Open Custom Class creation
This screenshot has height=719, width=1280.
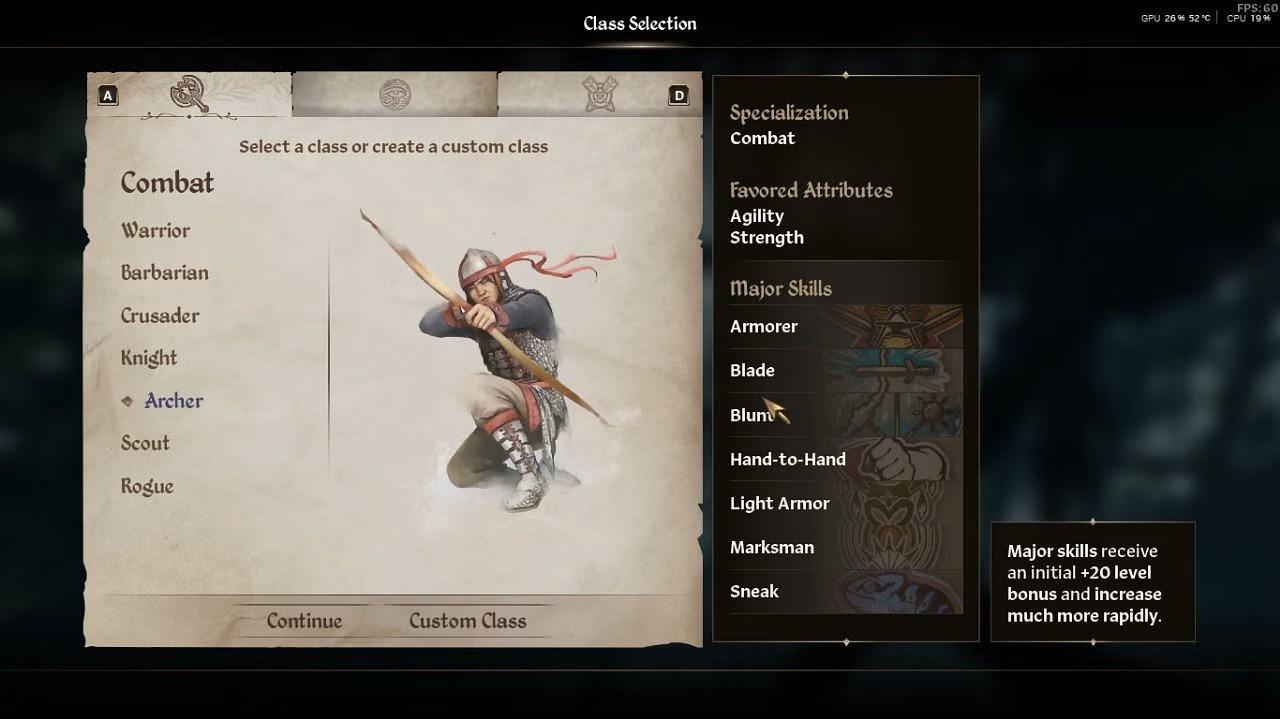(467, 621)
